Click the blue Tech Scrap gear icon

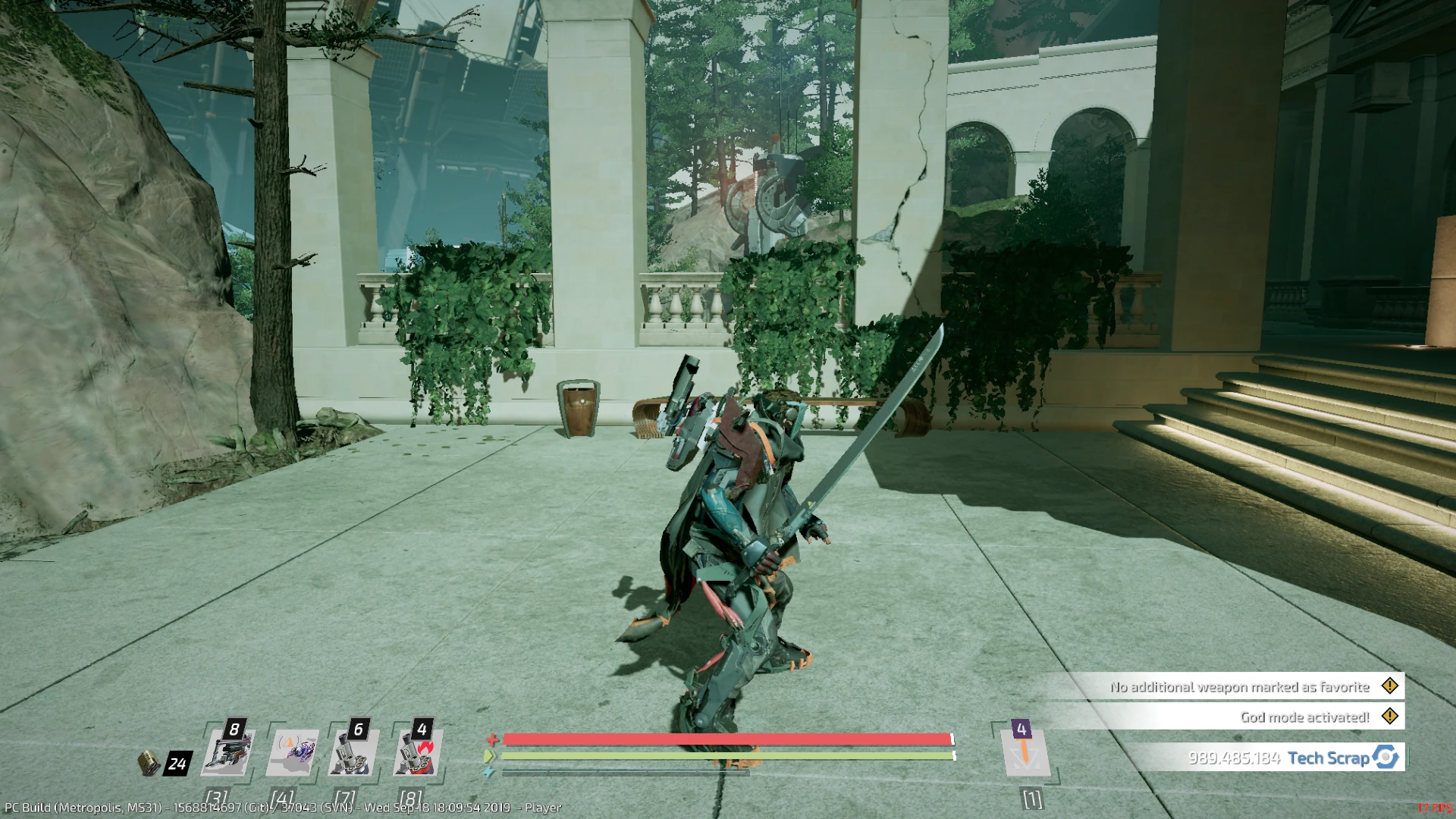pos(1384,758)
